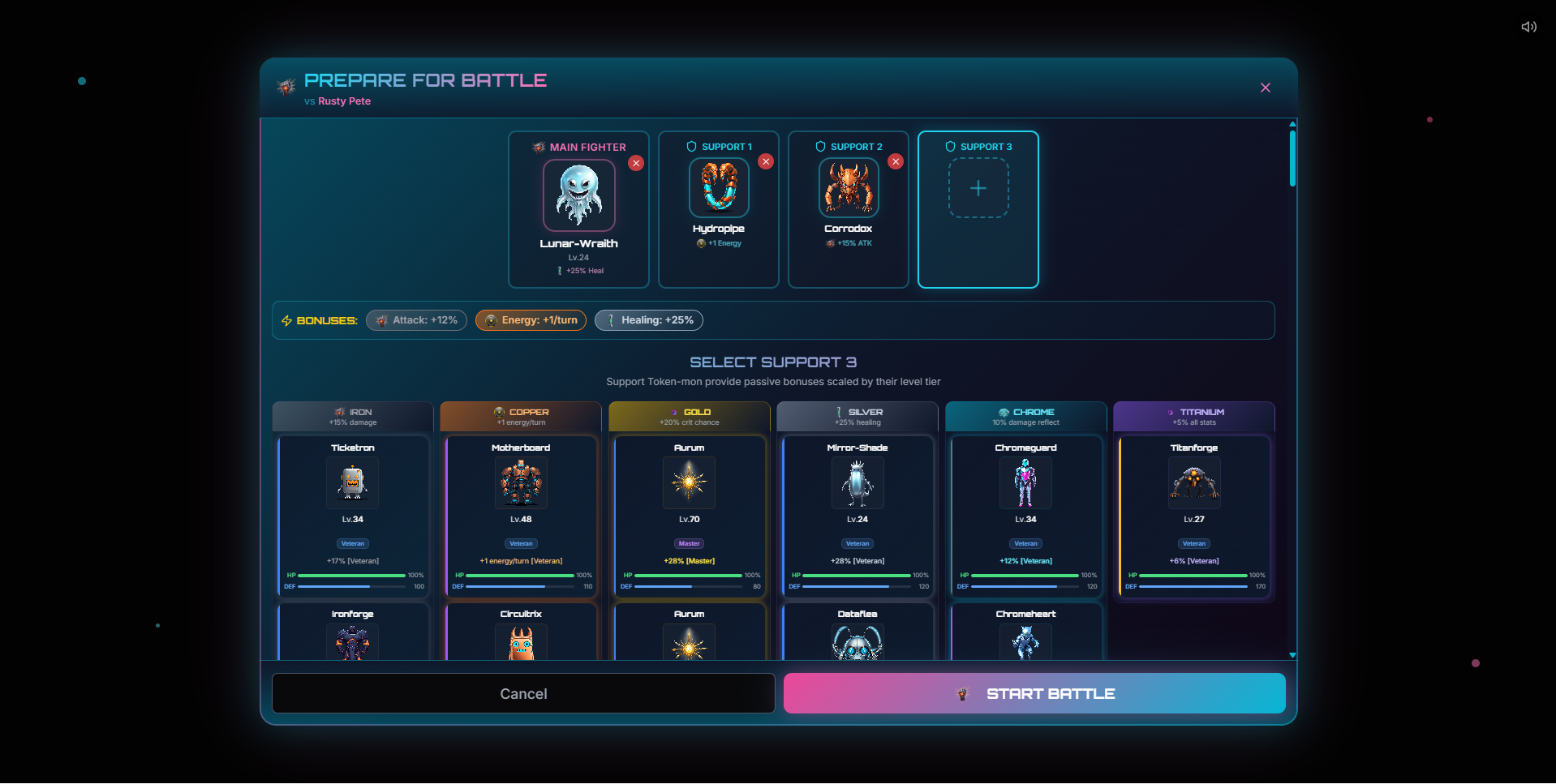Expand the TITANIUM tier section
The width and height of the screenshot is (1556, 784).
(1193, 416)
